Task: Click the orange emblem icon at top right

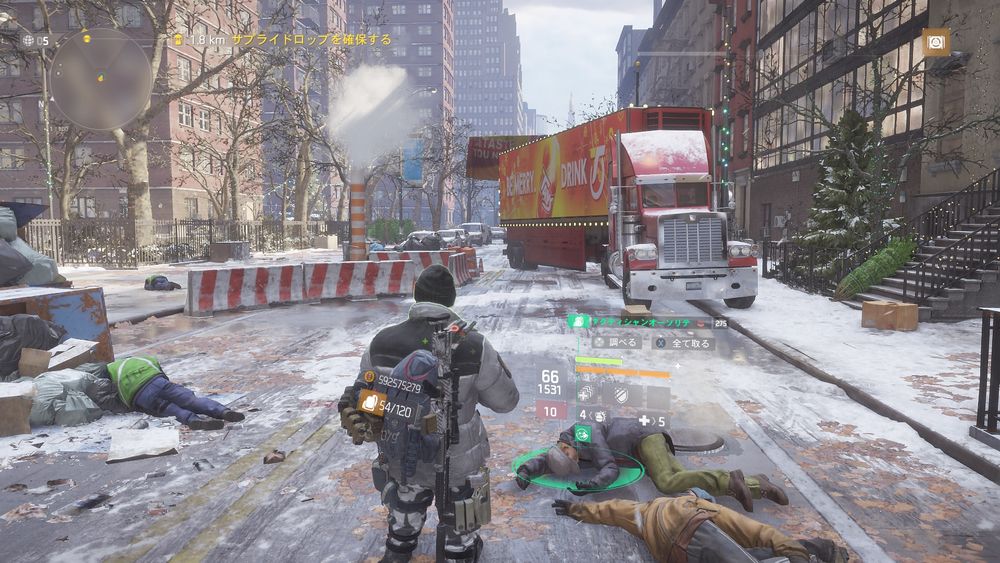Action: pos(936,41)
